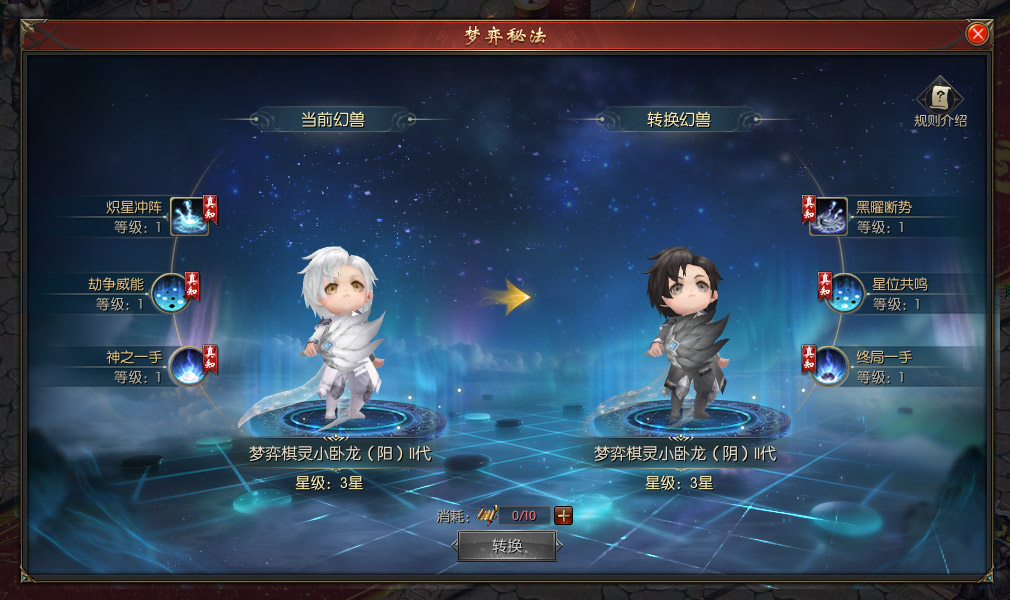Select the 神之一手 skill icon
1010x600 pixels.
[188, 365]
